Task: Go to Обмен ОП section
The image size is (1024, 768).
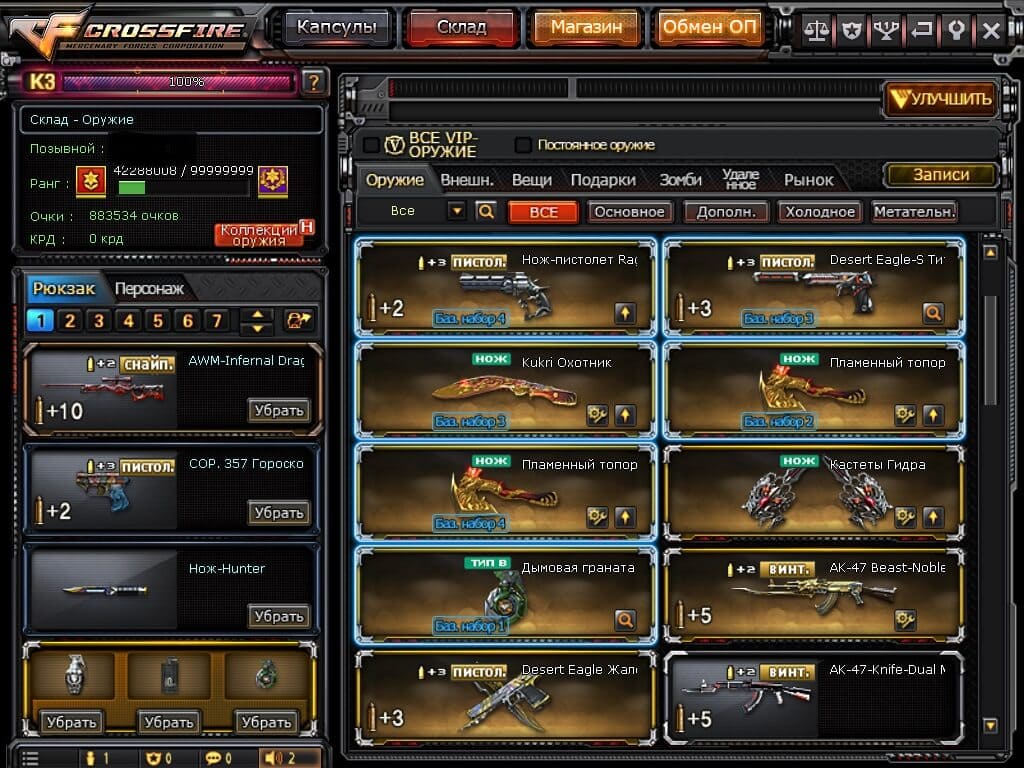Action: pyautogui.click(x=710, y=28)
